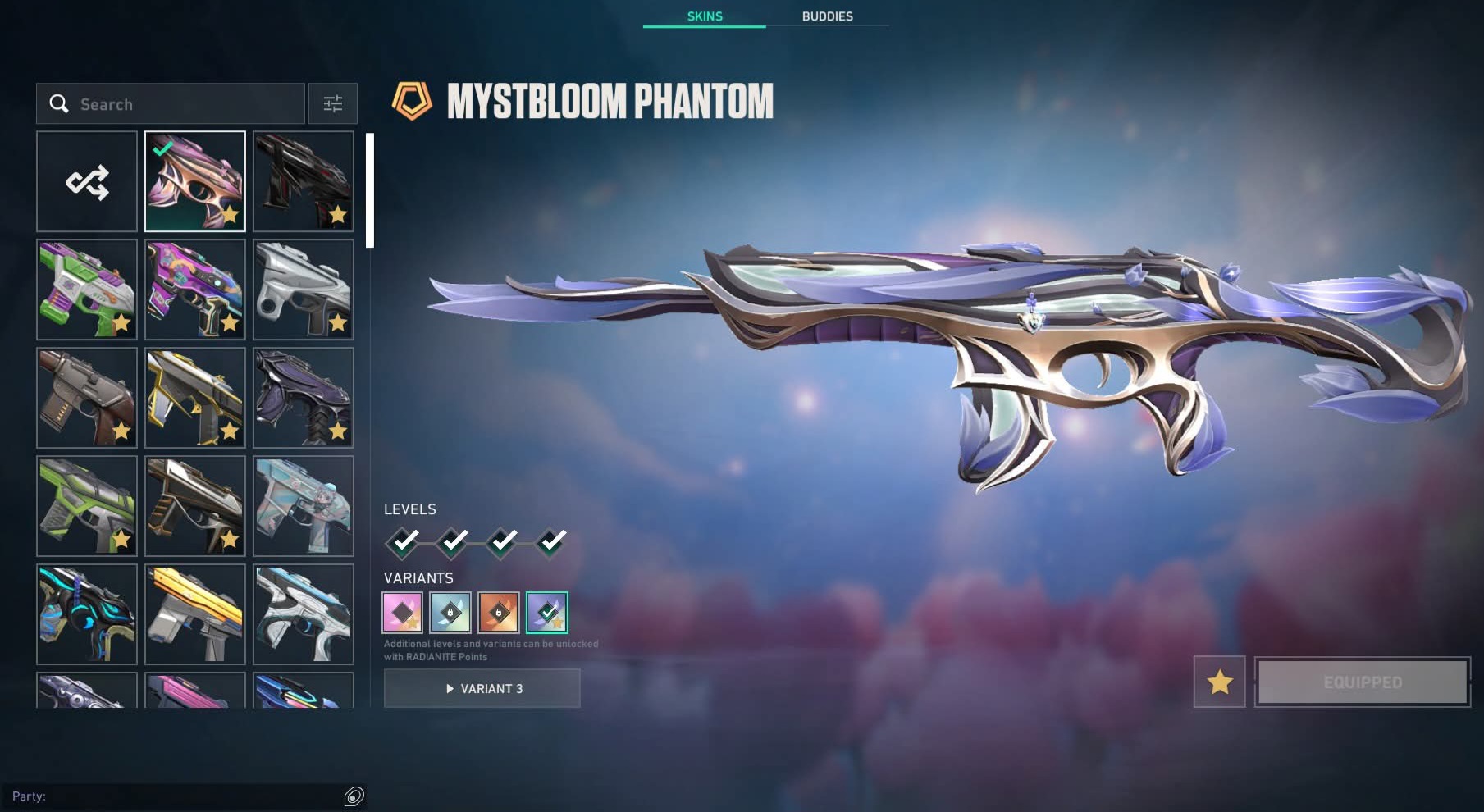Image resolution: width=1484 pixels, height=812 pixels.
Task: Play the Variant 3 preview video
Action: [x=482, y=688]
